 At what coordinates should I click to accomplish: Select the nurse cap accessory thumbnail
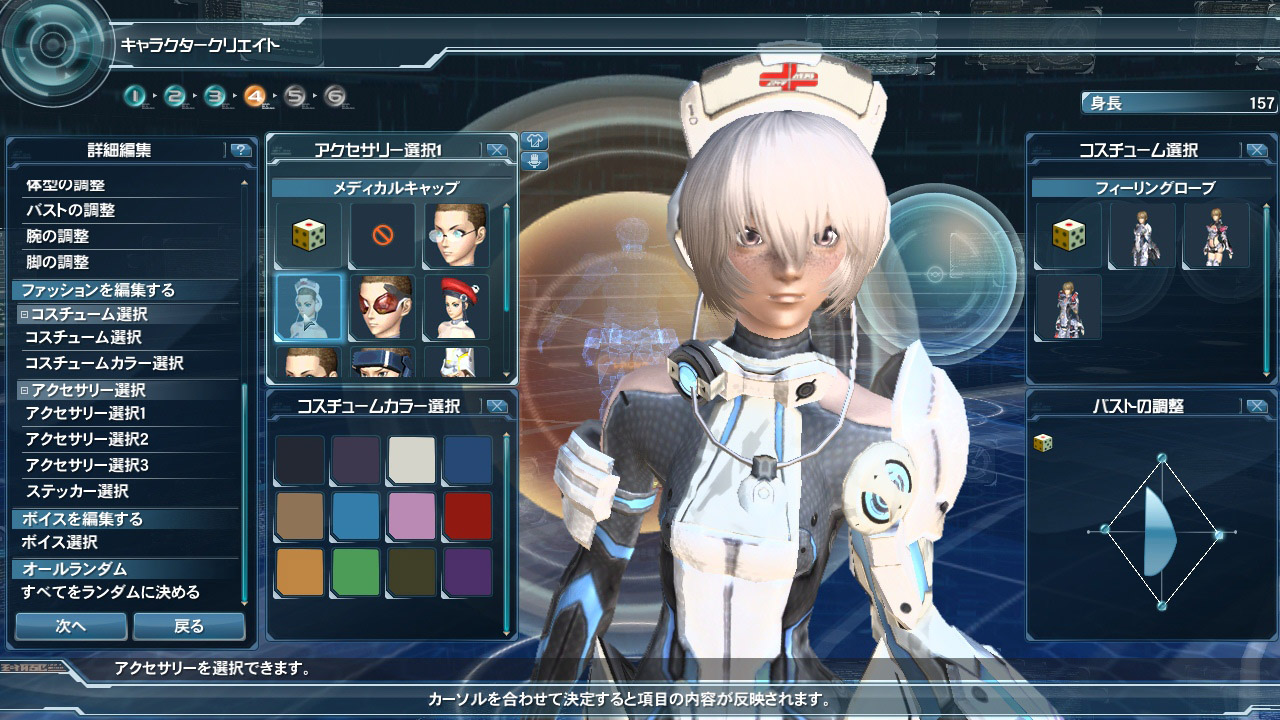pyautogui.click(x=308, y=306)
